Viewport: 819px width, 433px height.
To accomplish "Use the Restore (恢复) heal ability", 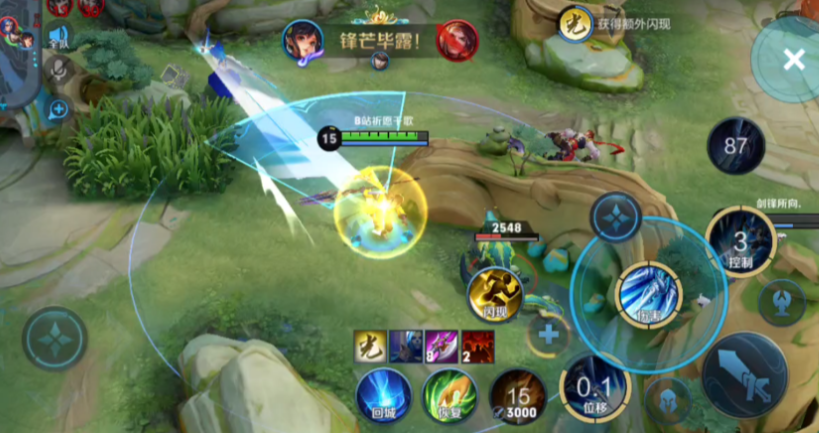I will (448, 394).
